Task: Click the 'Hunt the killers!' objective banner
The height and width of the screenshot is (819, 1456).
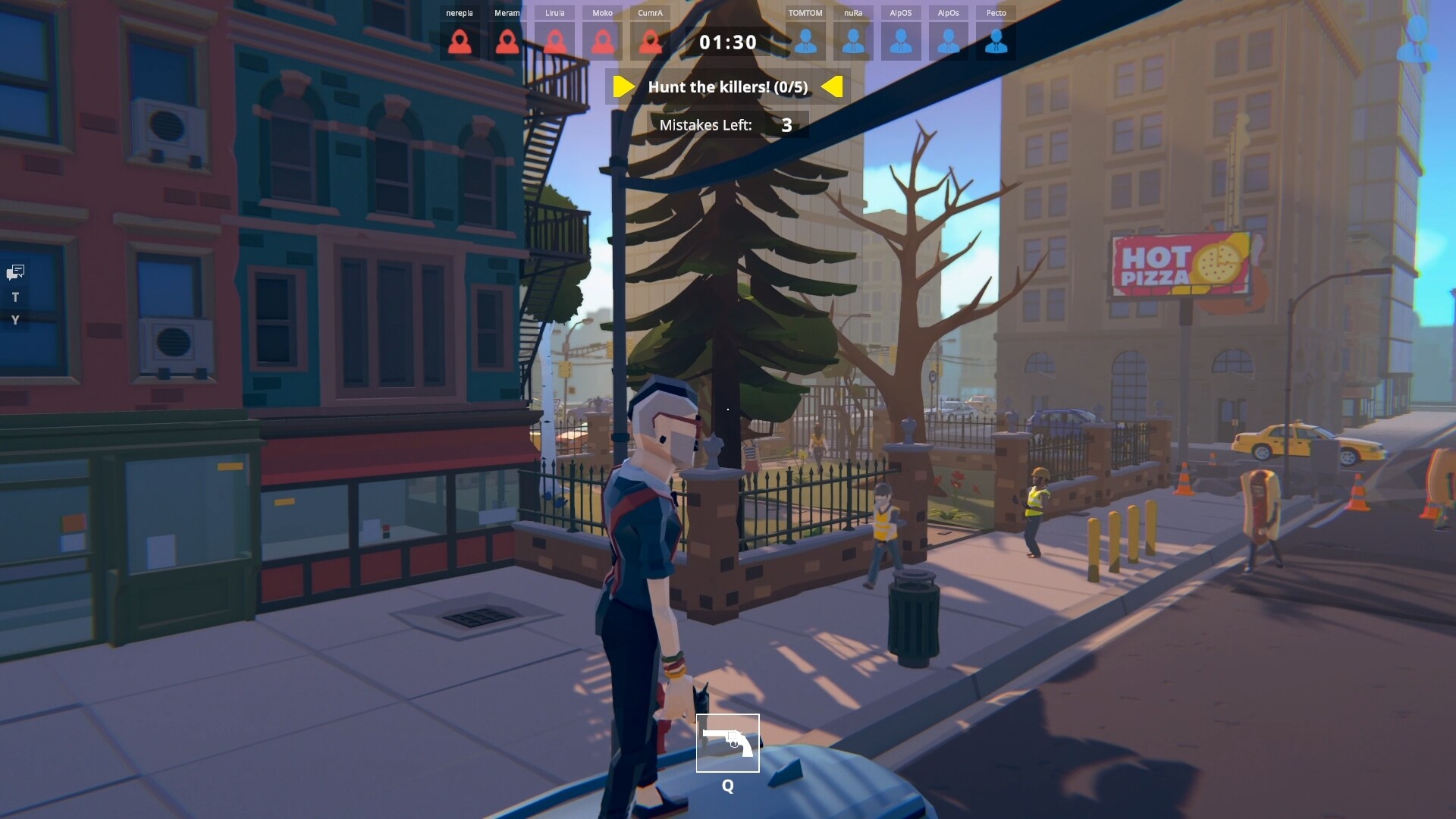Action: point(728,87)
